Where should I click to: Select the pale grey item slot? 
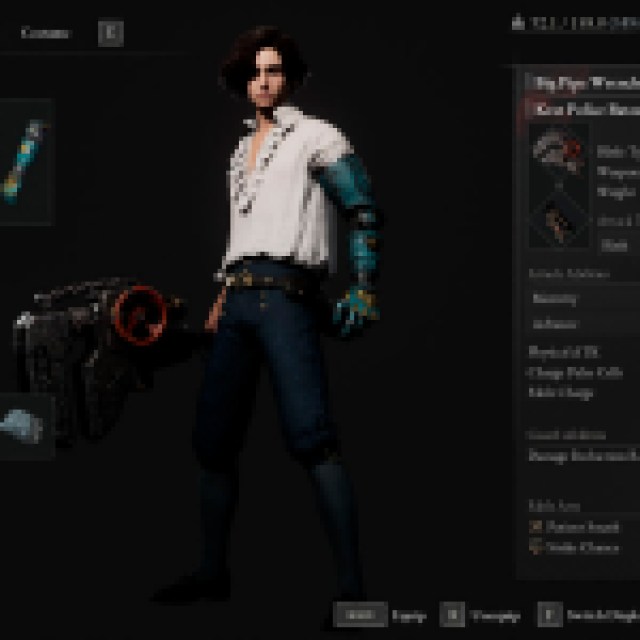[x=24, y=427]
